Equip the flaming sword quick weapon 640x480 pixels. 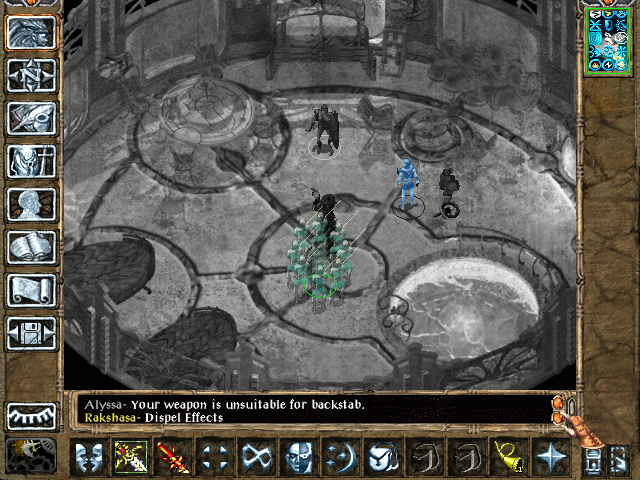pos(173,457)
